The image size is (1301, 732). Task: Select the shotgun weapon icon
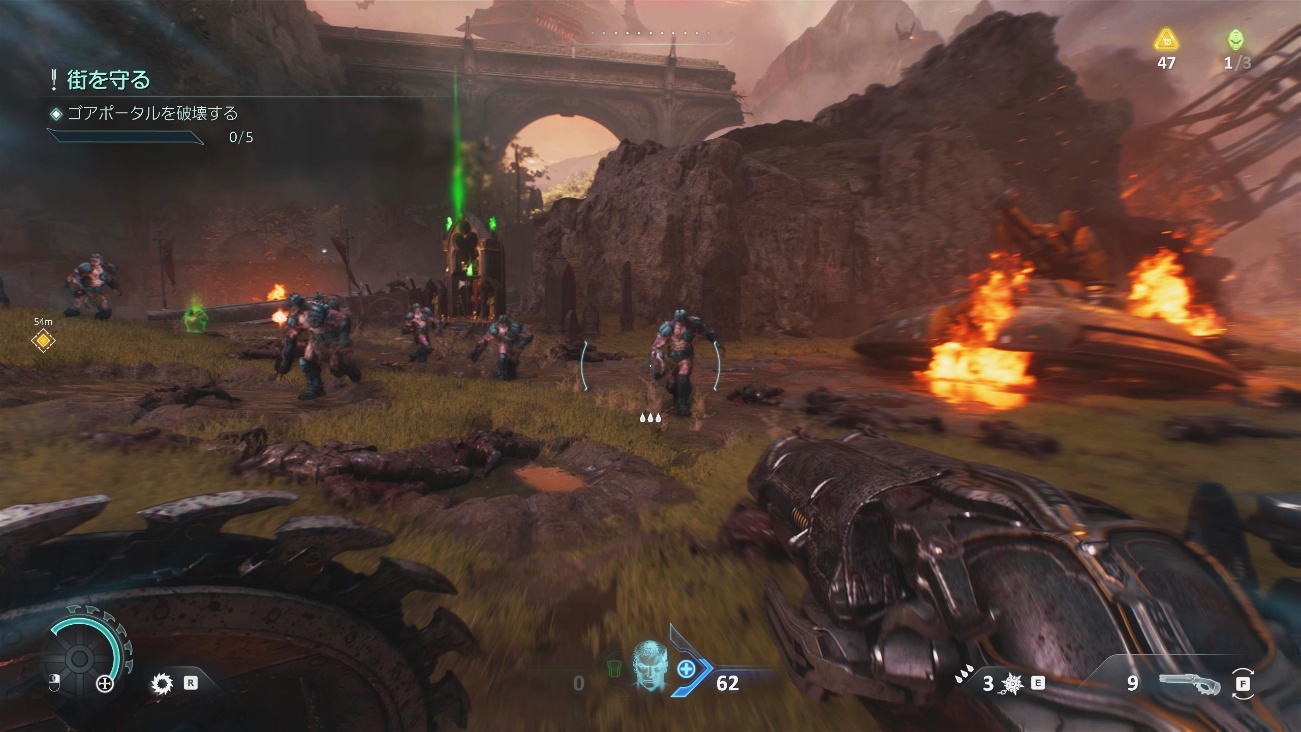pos(1190,684)
